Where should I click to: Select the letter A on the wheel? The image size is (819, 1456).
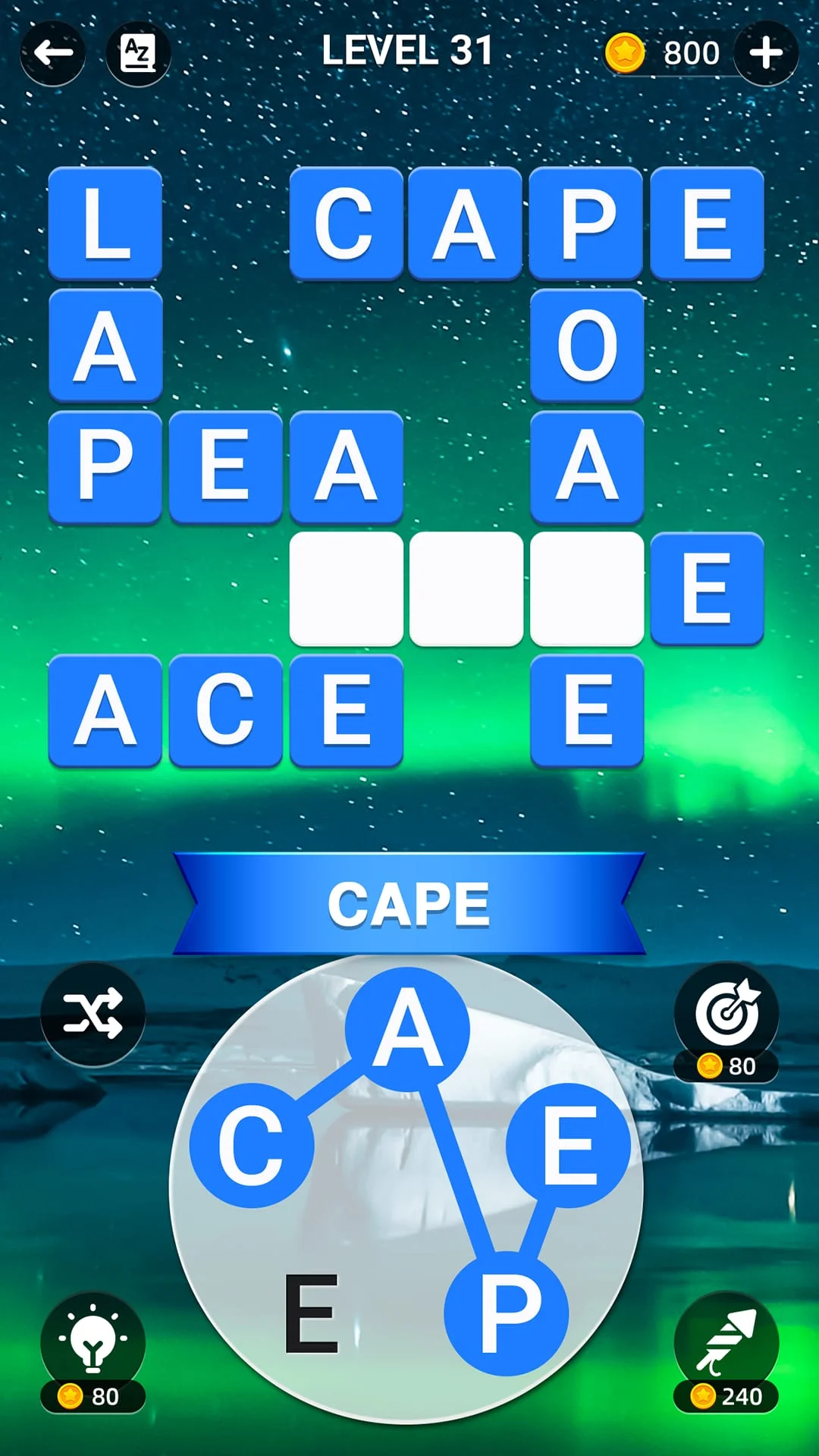click(x=408, y=1028)
